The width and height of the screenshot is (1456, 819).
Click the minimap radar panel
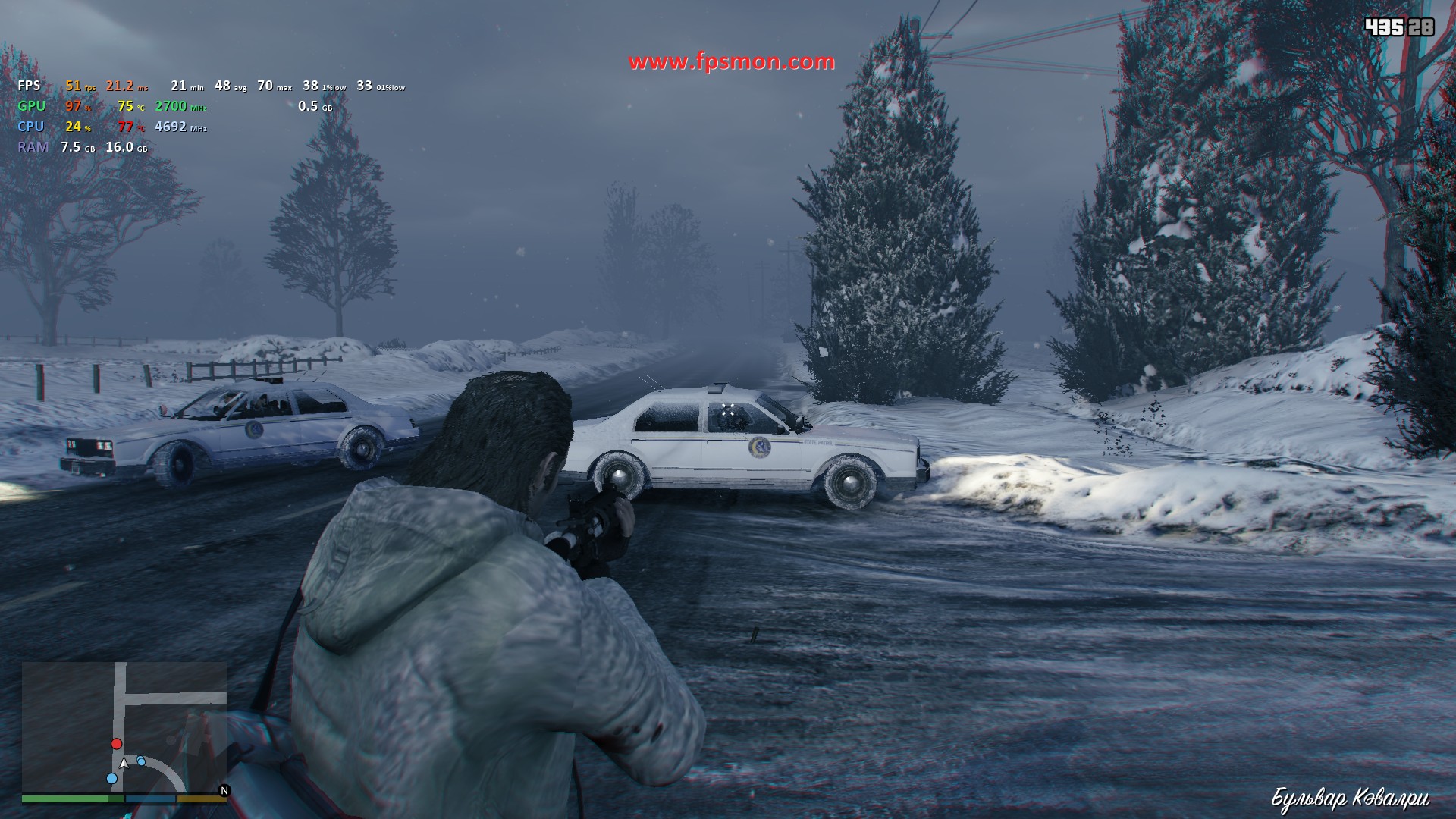click(124, 726)
